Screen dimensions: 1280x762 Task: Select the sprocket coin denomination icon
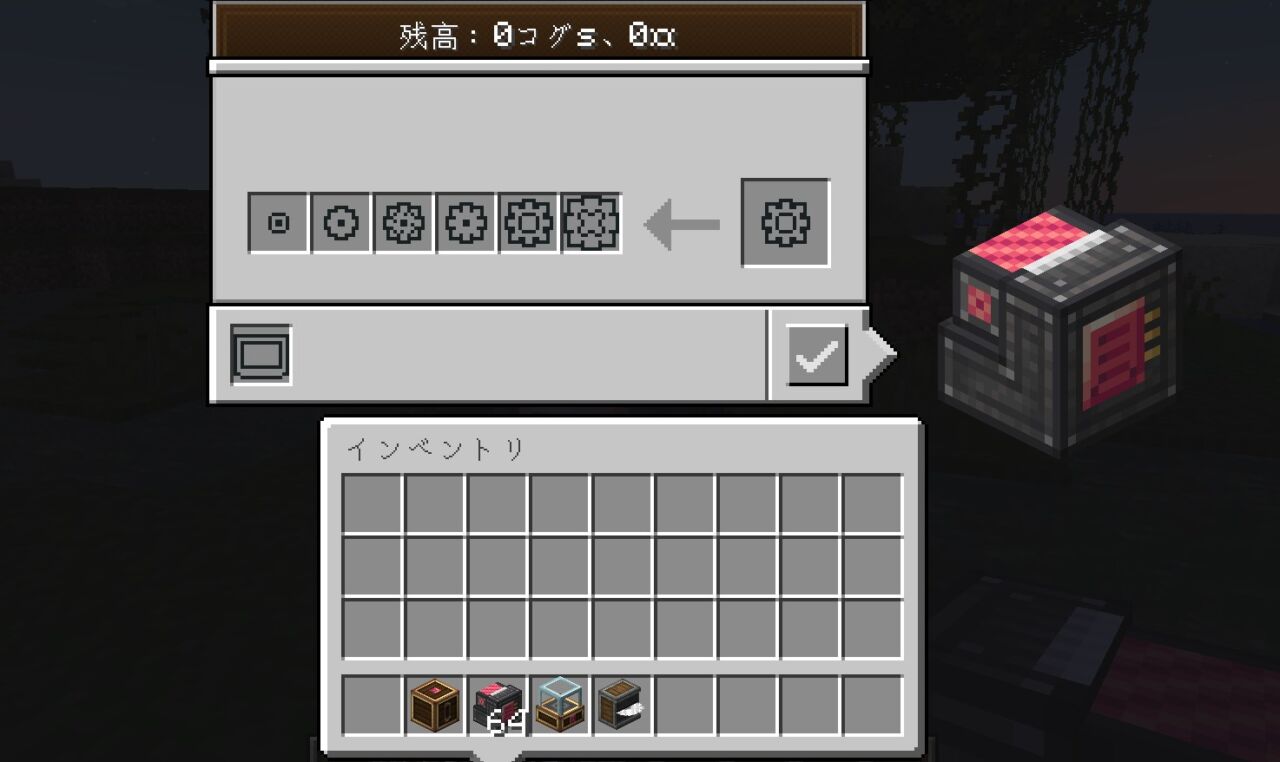(403, 223)
